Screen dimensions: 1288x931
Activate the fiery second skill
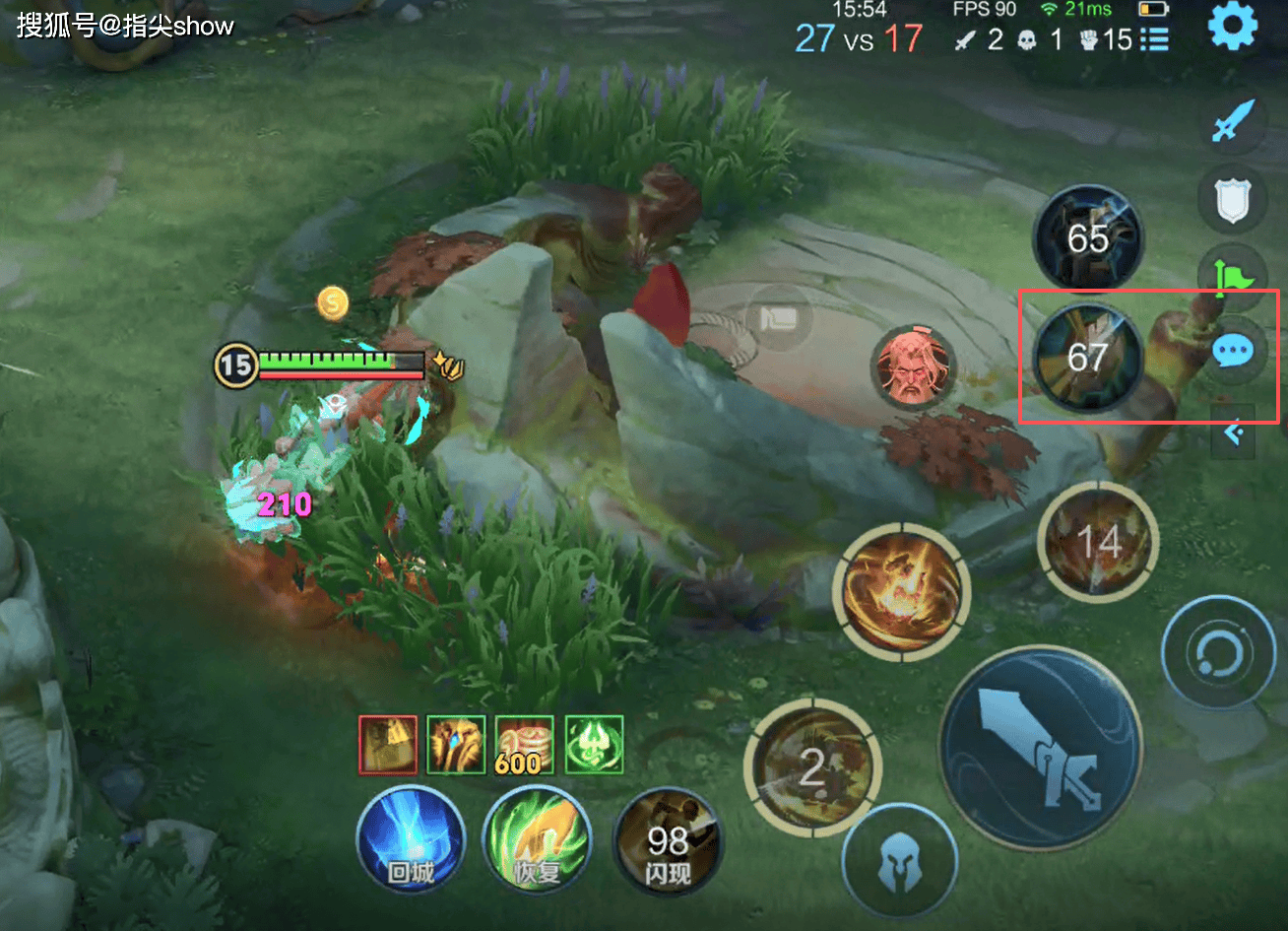900,590
